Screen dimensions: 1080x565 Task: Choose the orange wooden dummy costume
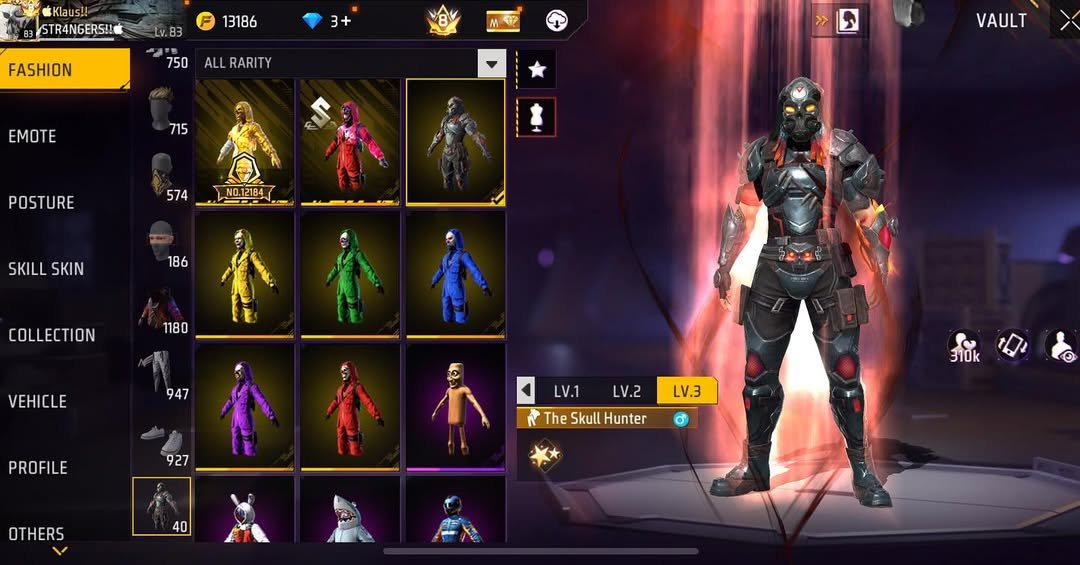[456, 406]
